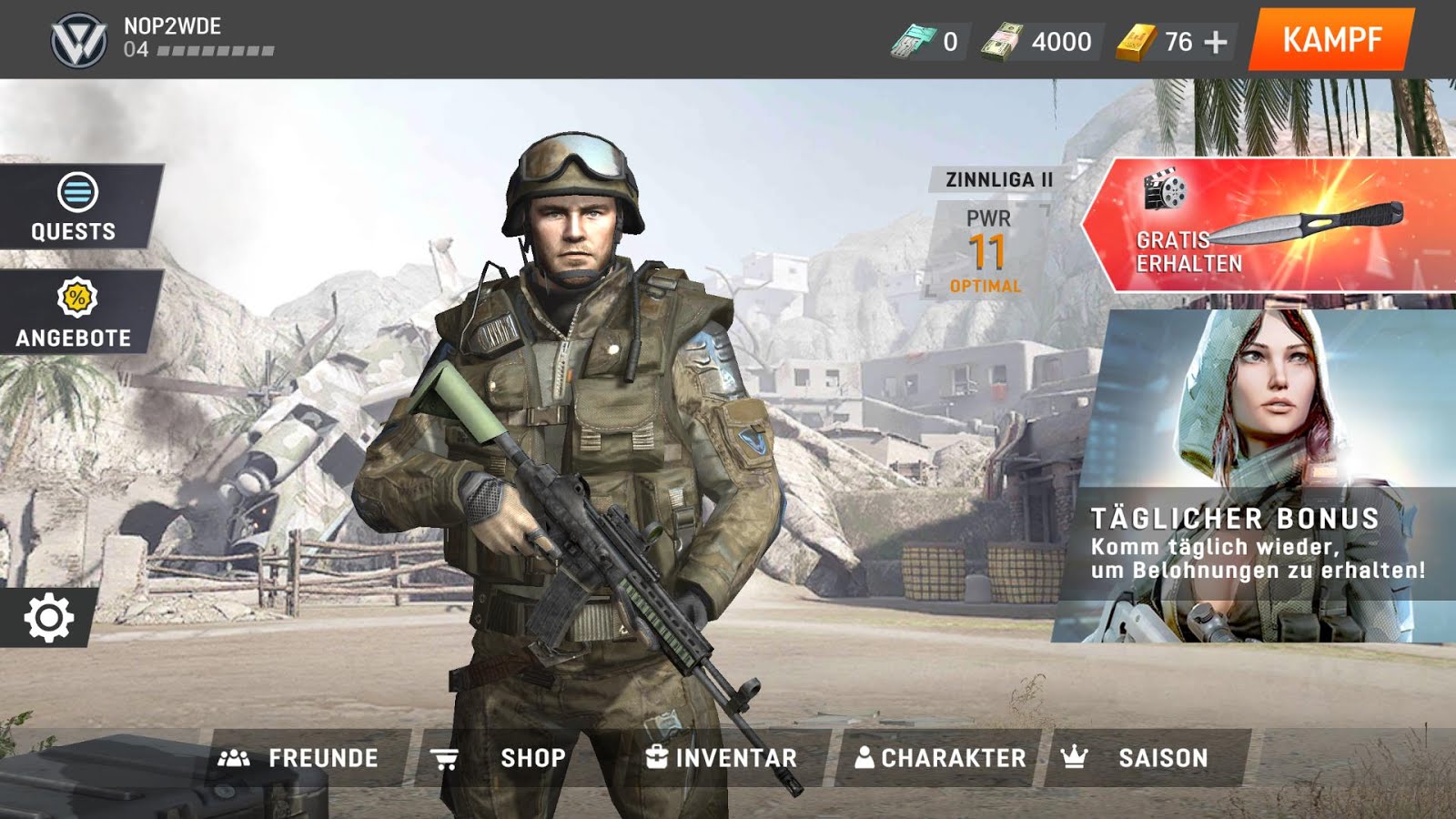The image size is (1456, 819).
Task: Add gold with the plus button
Action: point(1216,42)
